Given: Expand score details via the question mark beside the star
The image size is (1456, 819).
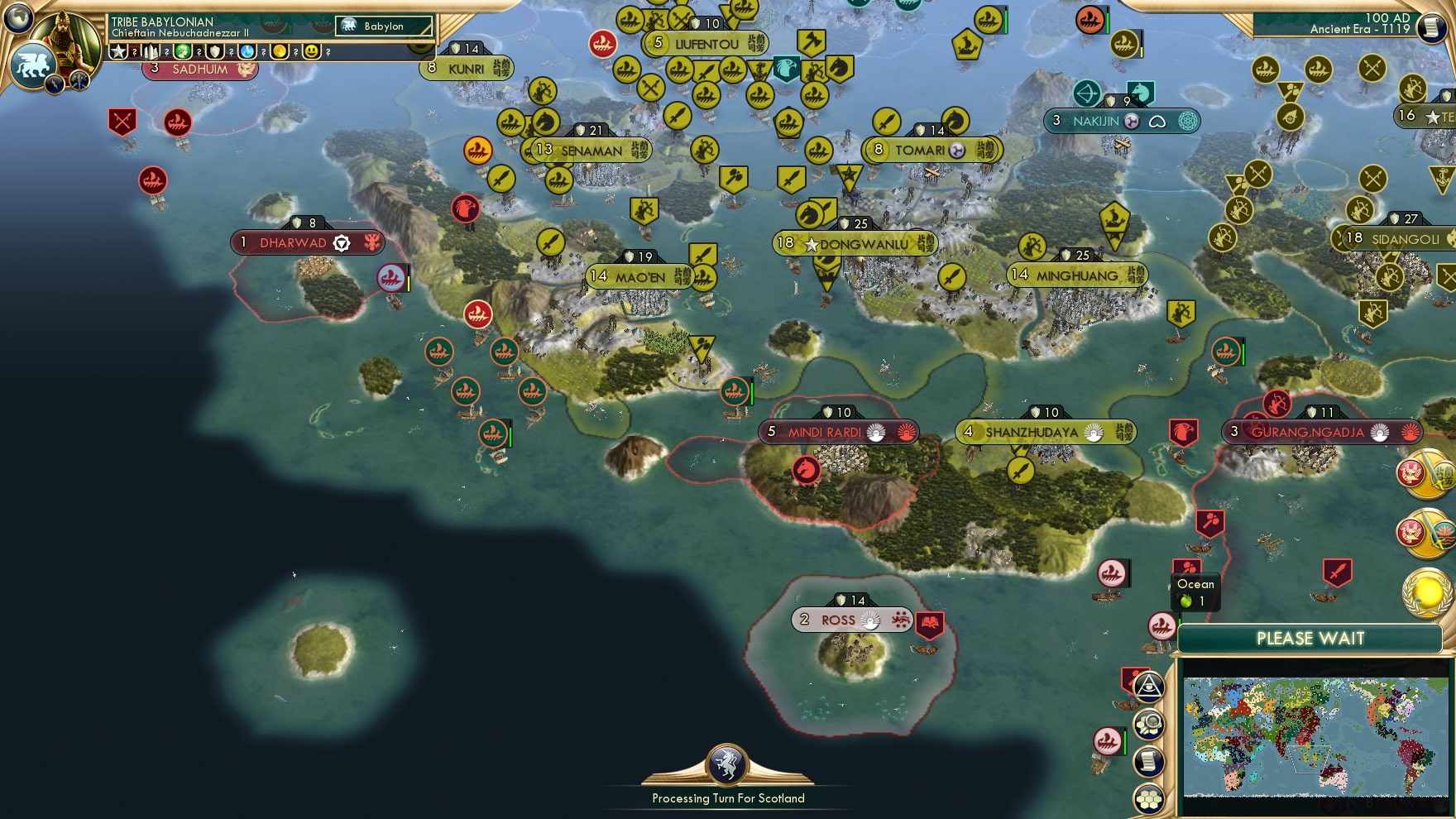Looking at the screenshot, I should tap(134, 52).
